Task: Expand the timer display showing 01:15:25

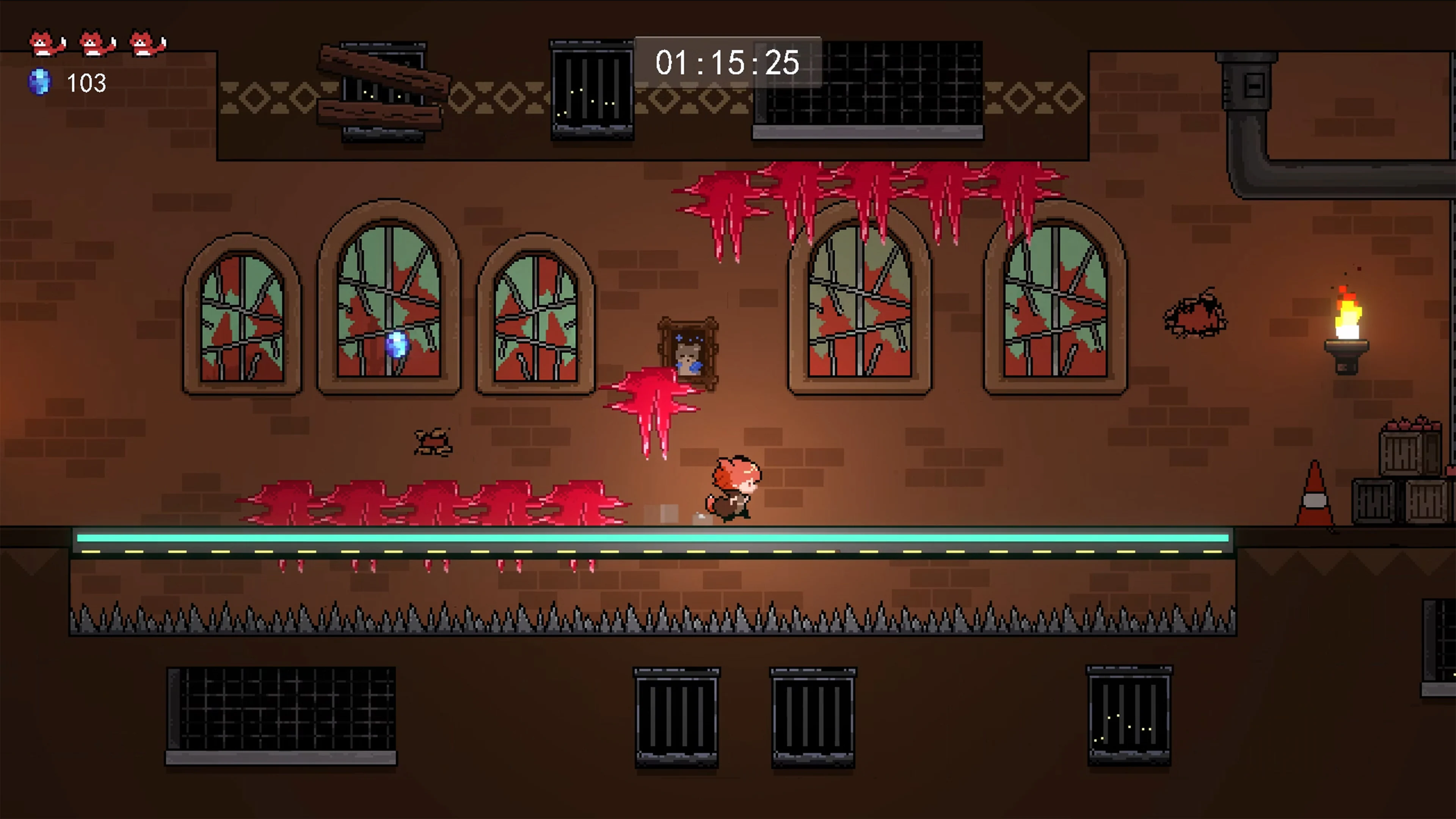Action: (x=727, y=63)
